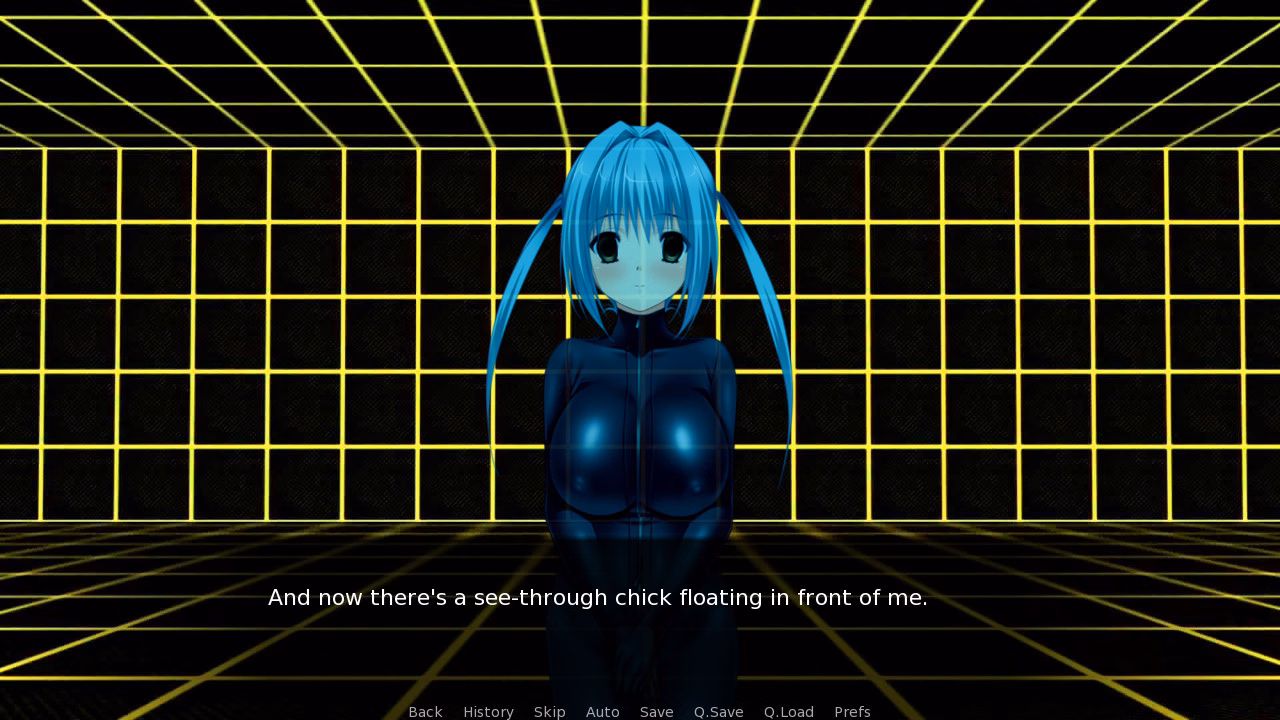Open the Save game screen
This screenshot has width=1280, height=720.
coord(656,712)
